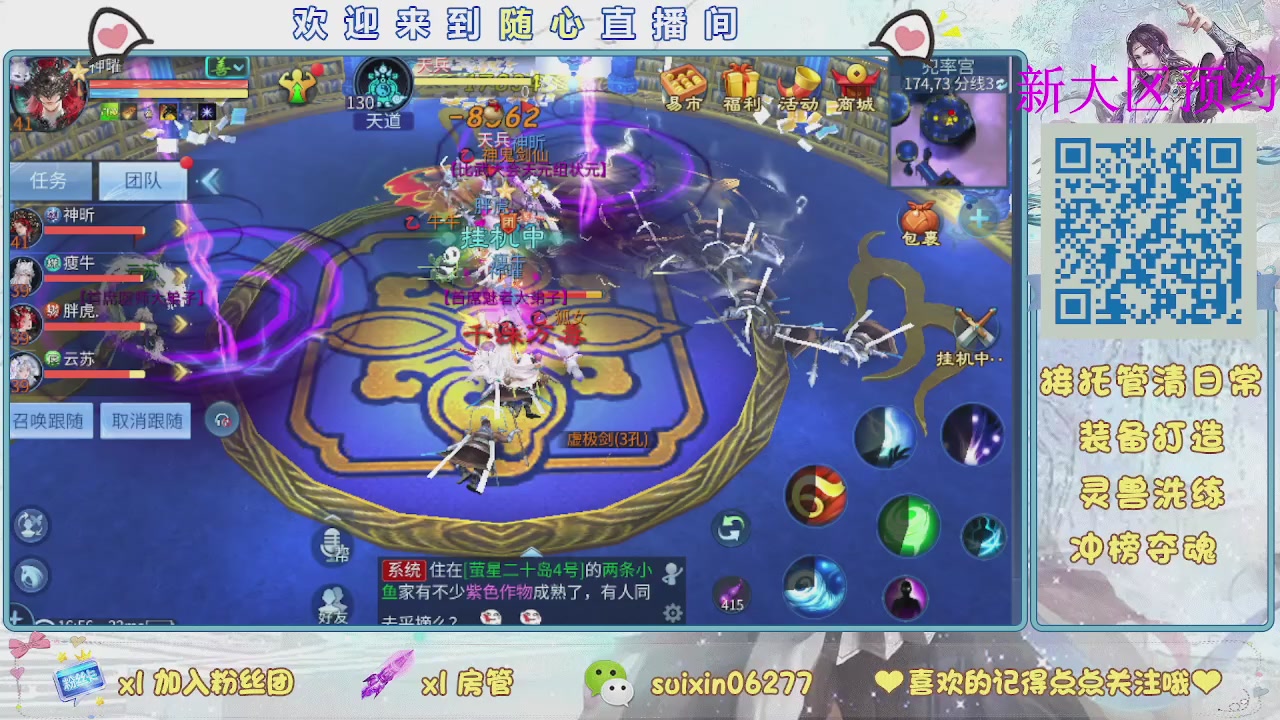Switch to the 任务 quest tab
1280x720 pixels.
pos(48,178)
